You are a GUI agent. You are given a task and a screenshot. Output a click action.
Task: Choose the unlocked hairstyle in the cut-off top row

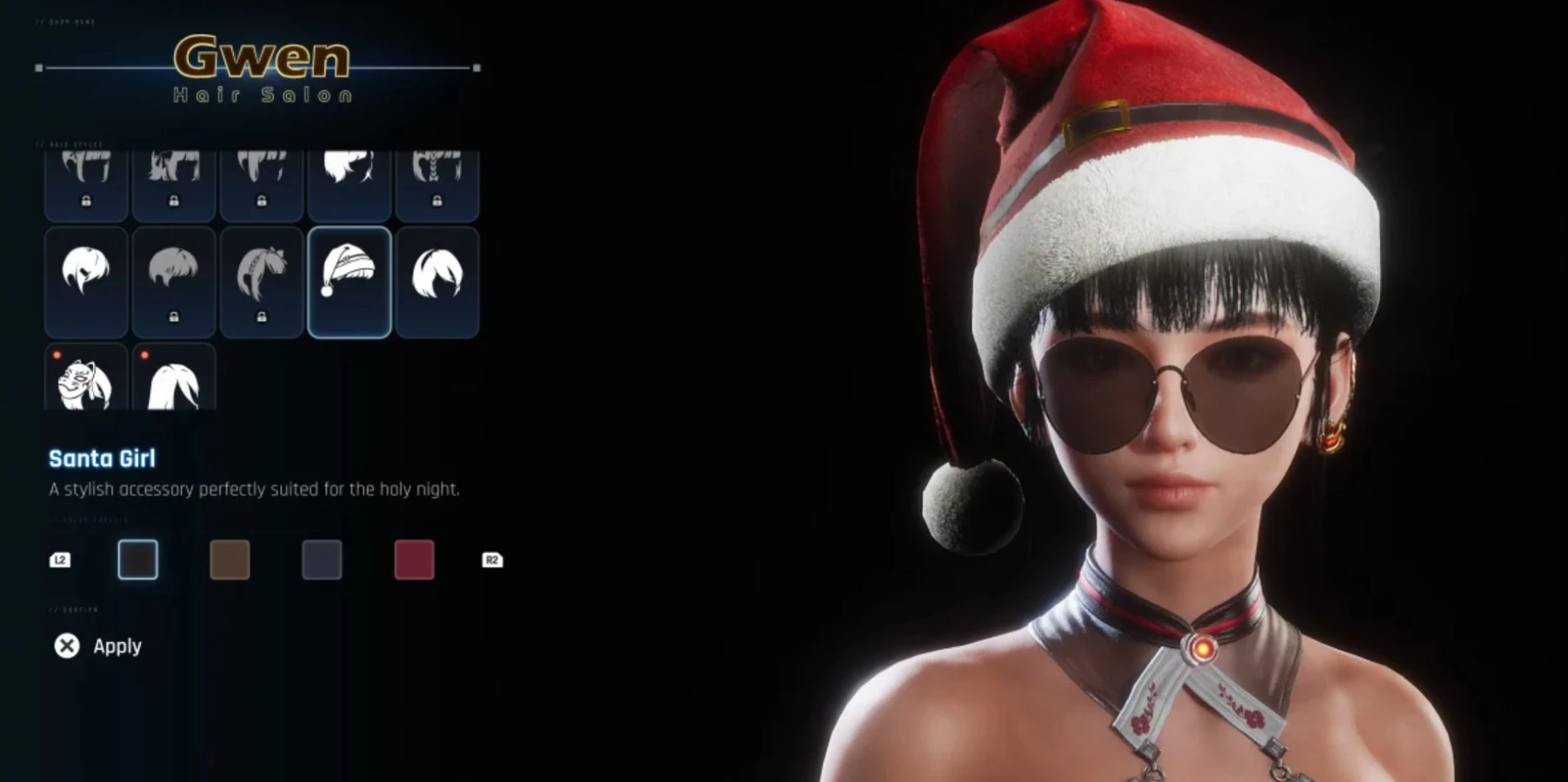click(x=349, y=184)
